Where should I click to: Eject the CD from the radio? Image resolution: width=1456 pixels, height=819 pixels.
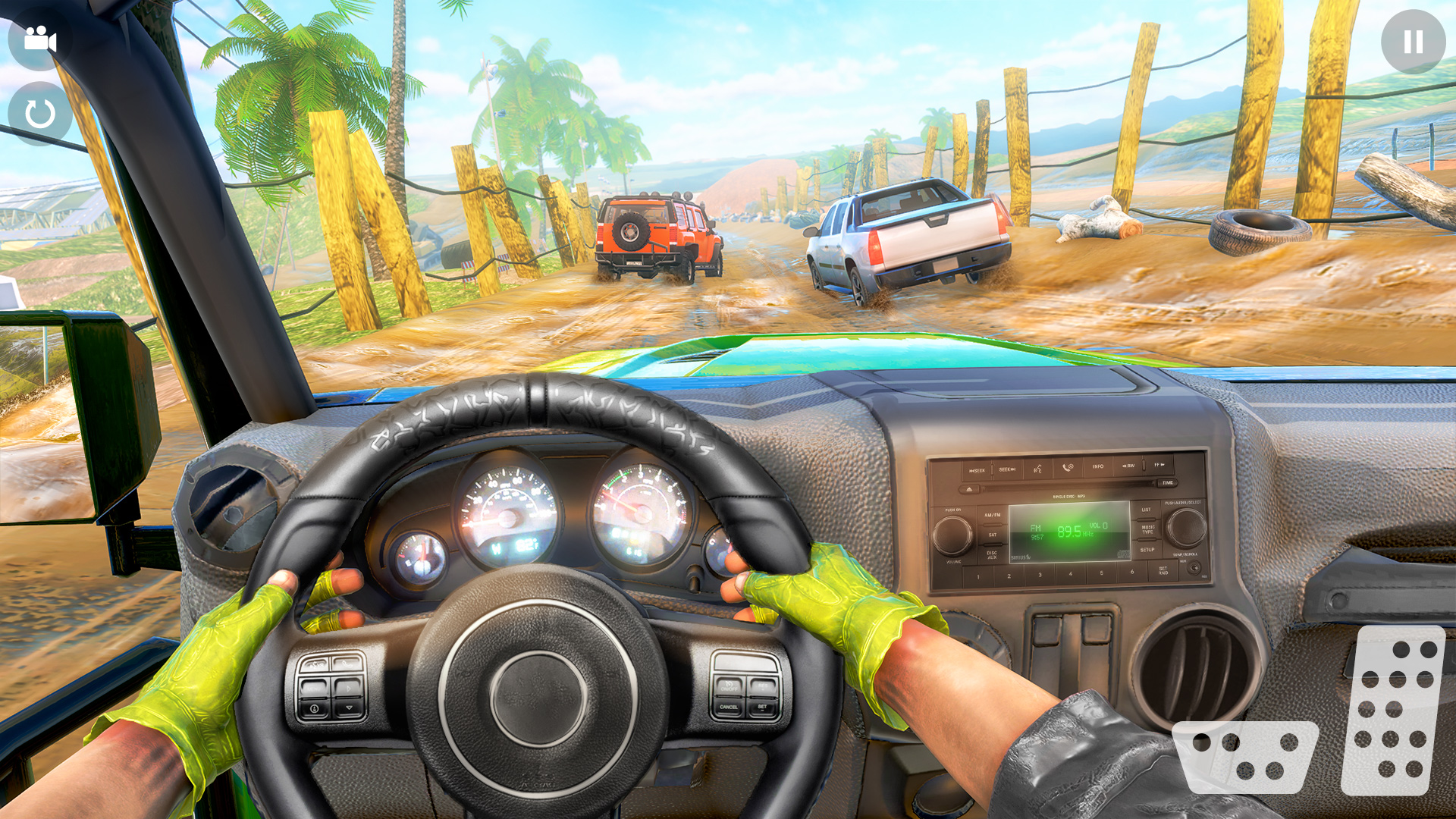970,489
